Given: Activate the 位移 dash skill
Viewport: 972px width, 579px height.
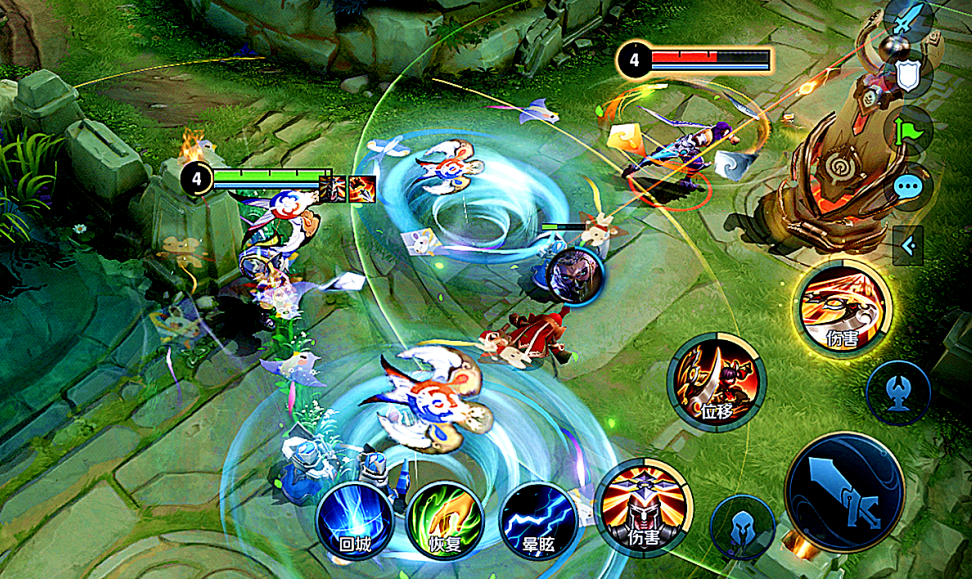Looking at the screenshot, I should 716,382.
